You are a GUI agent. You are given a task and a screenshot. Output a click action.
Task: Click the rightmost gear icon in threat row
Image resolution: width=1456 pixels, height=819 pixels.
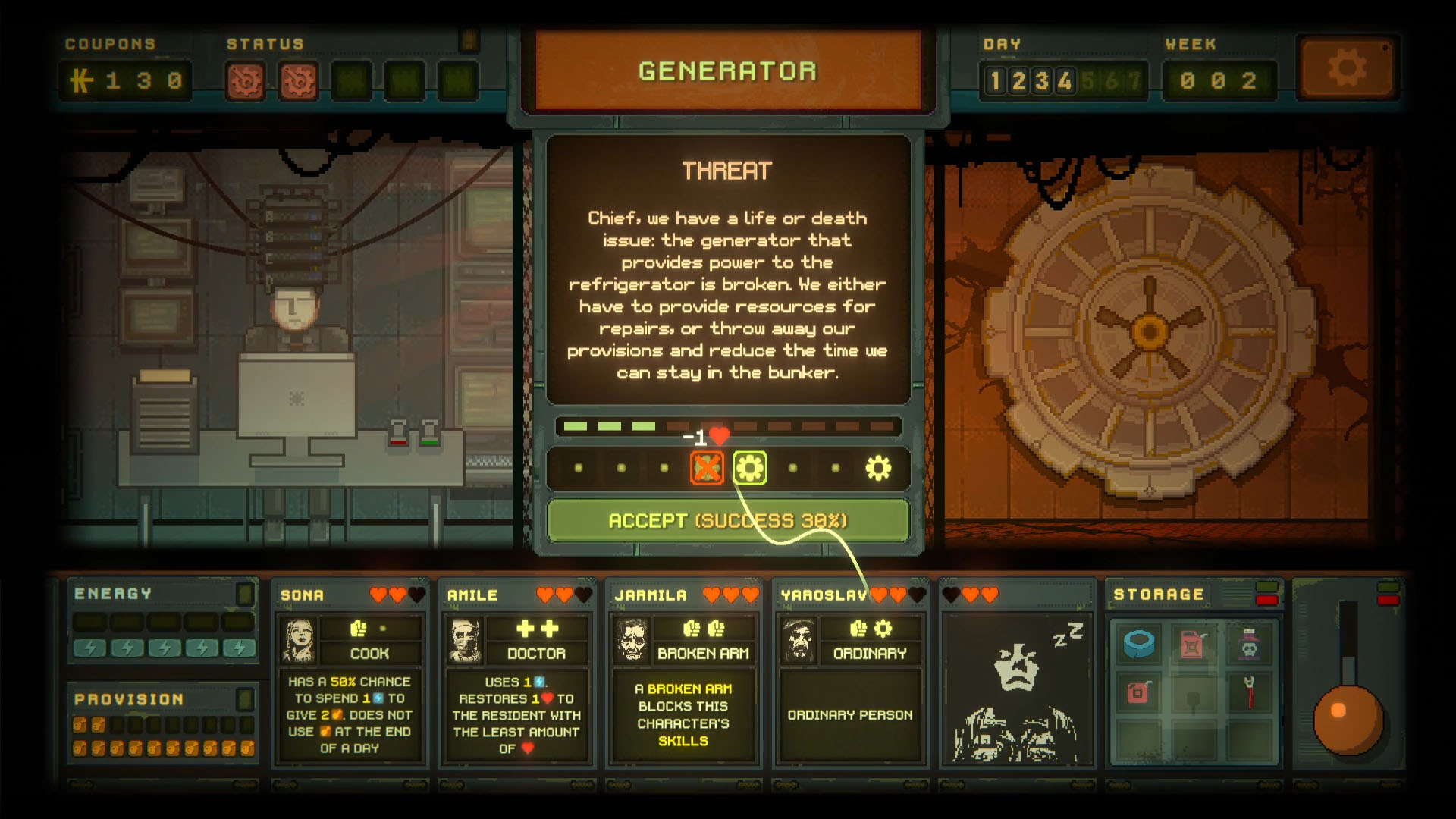[x=878, y=467]
